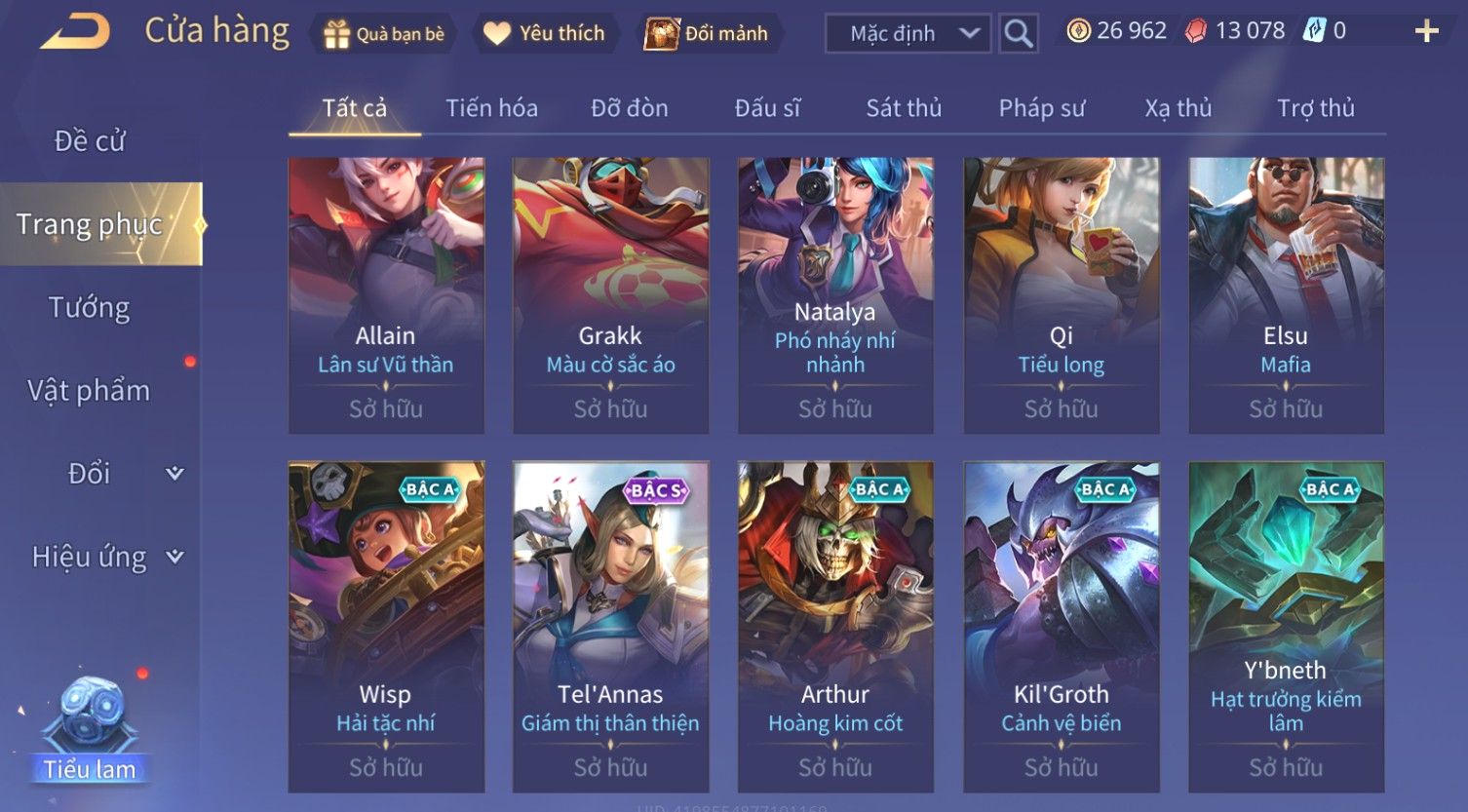Go back using the return arrow

pos(75,32)
